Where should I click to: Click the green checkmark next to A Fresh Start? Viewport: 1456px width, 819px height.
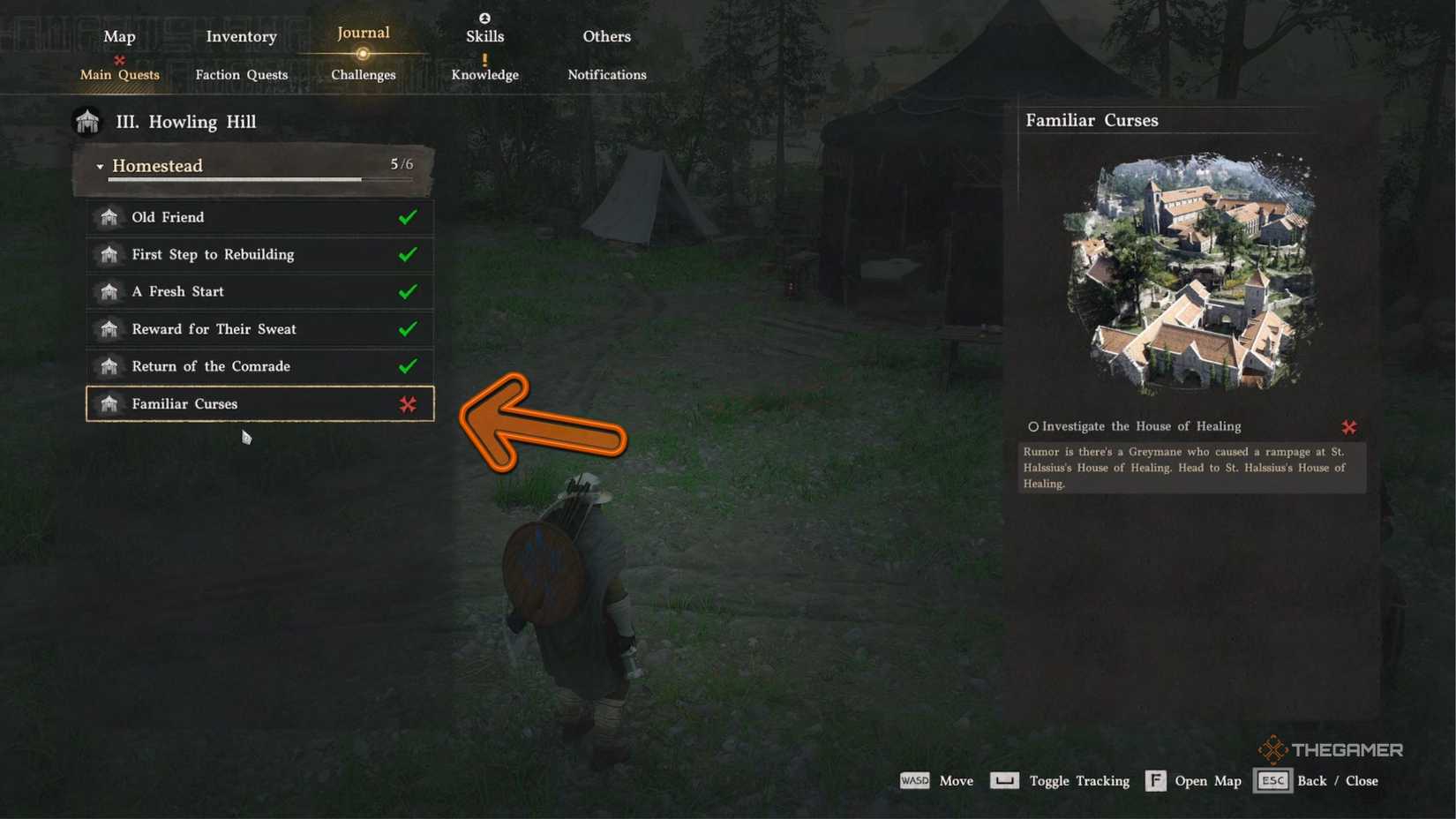(x=408, y=291)
